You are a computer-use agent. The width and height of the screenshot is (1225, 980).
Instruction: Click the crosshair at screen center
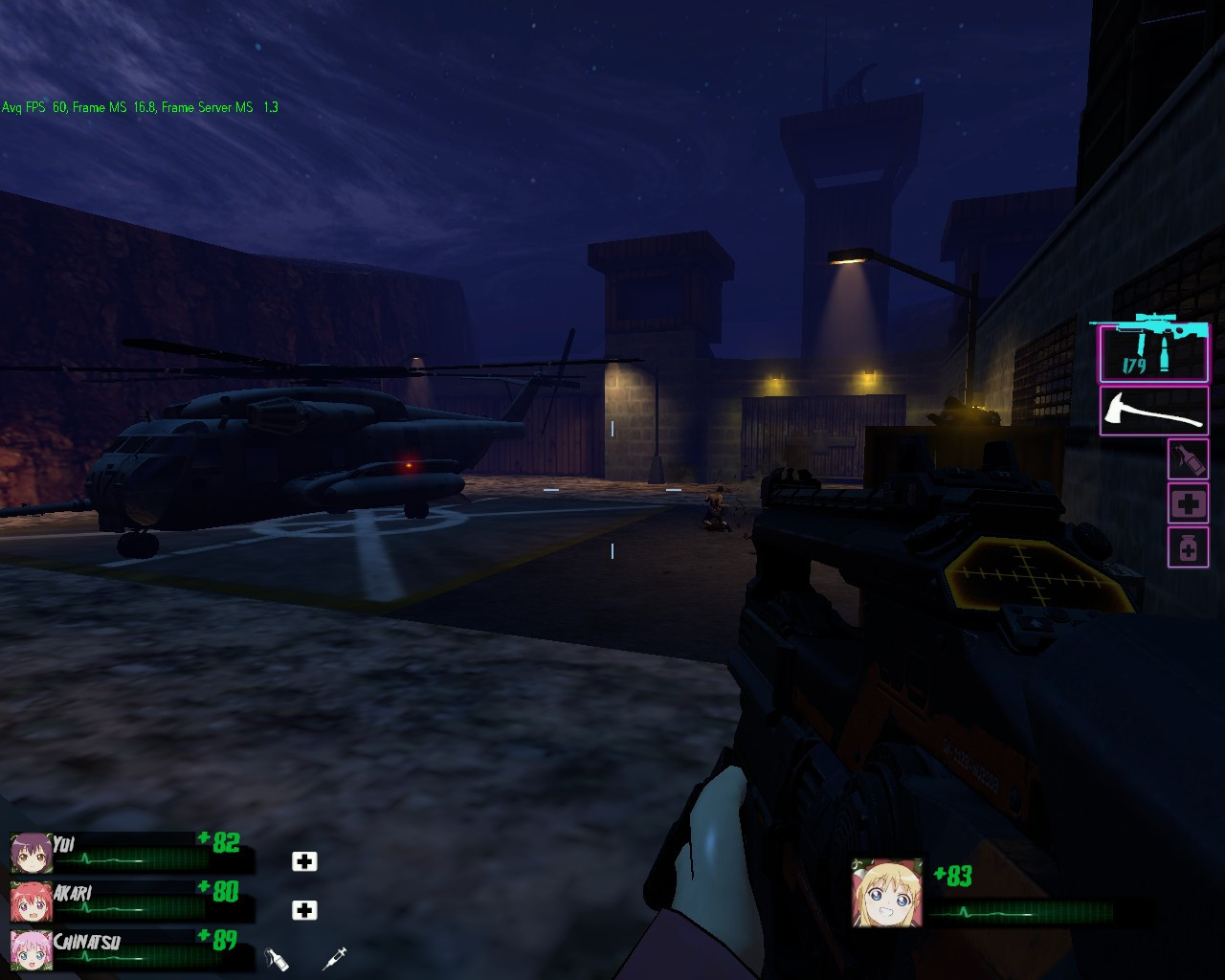612,490
